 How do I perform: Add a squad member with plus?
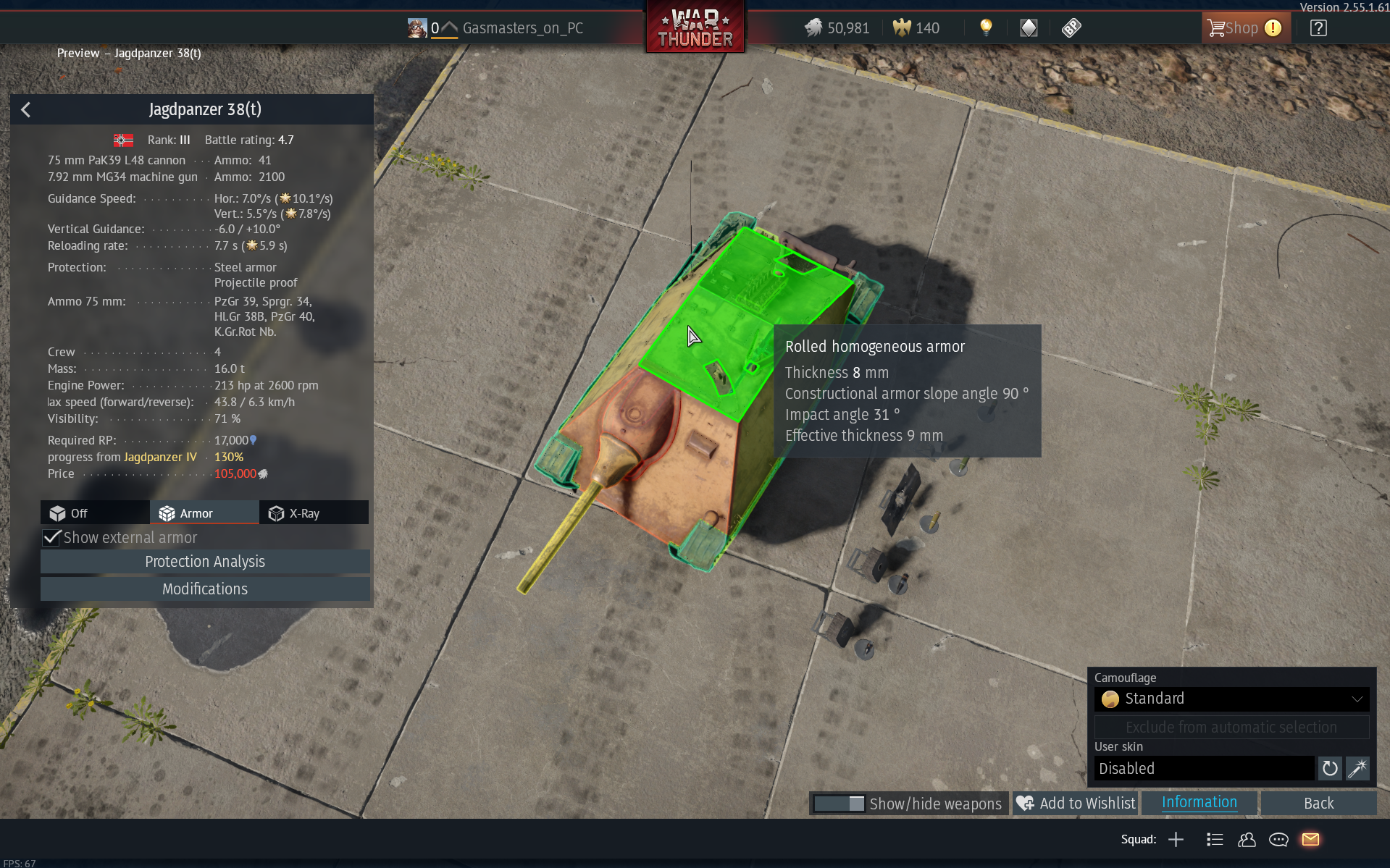1176,840
